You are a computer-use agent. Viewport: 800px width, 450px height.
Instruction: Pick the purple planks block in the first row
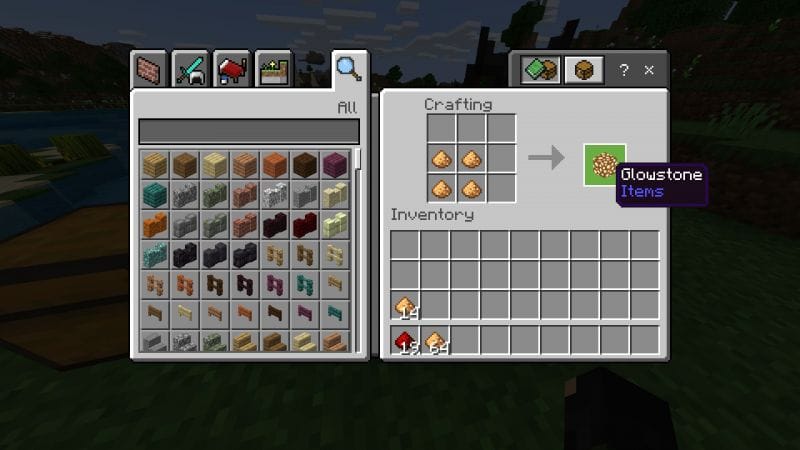[334, 164]
